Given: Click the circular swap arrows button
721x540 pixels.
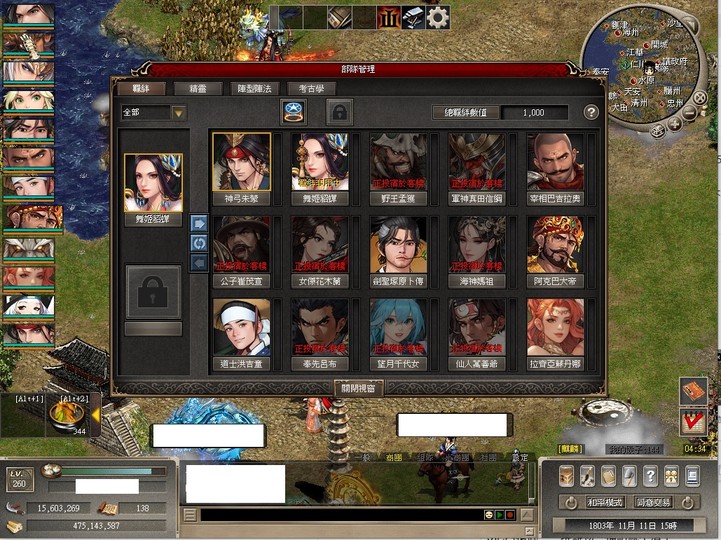Looking at the screenshot, I should pos(198,243).
